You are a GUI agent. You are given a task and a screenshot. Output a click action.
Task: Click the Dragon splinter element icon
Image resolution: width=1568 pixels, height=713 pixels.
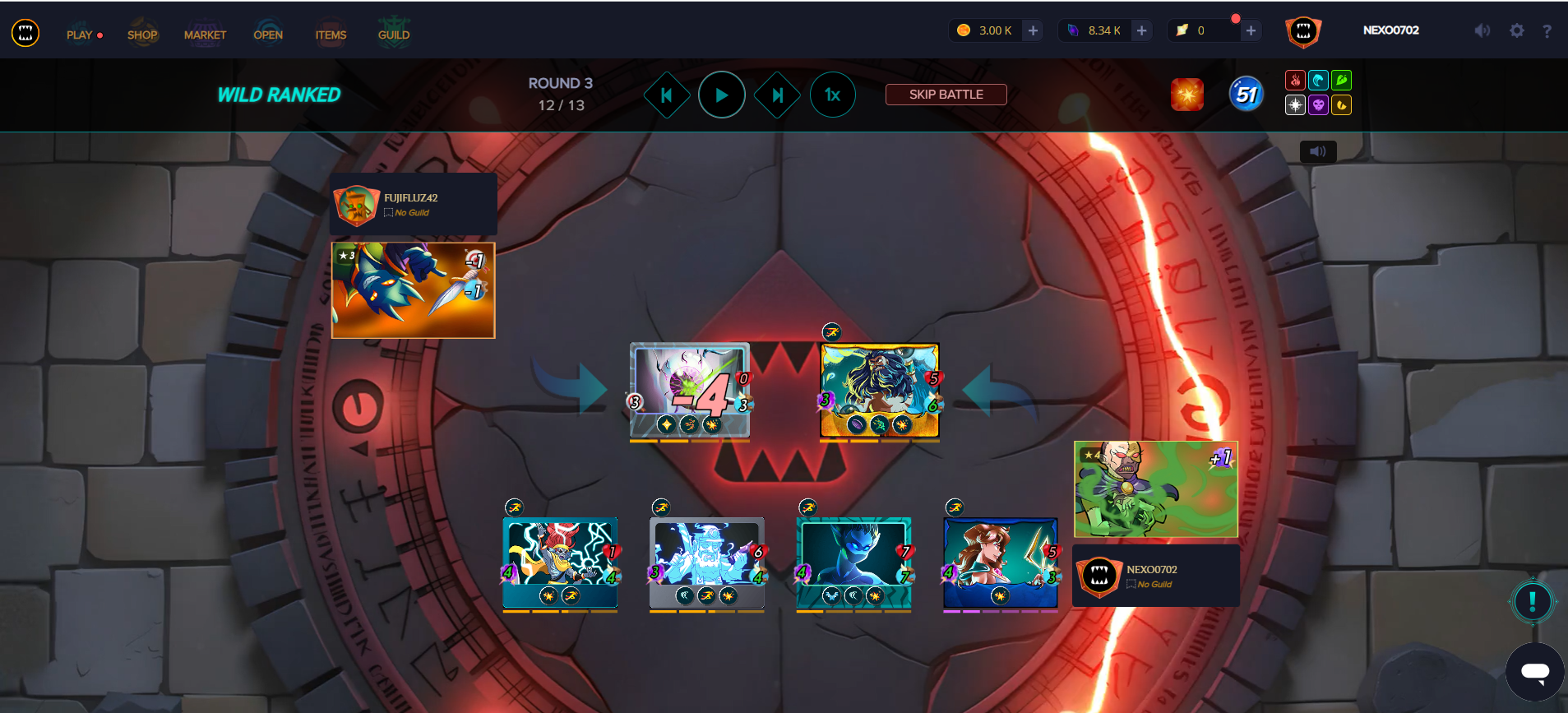[1342, 104]
